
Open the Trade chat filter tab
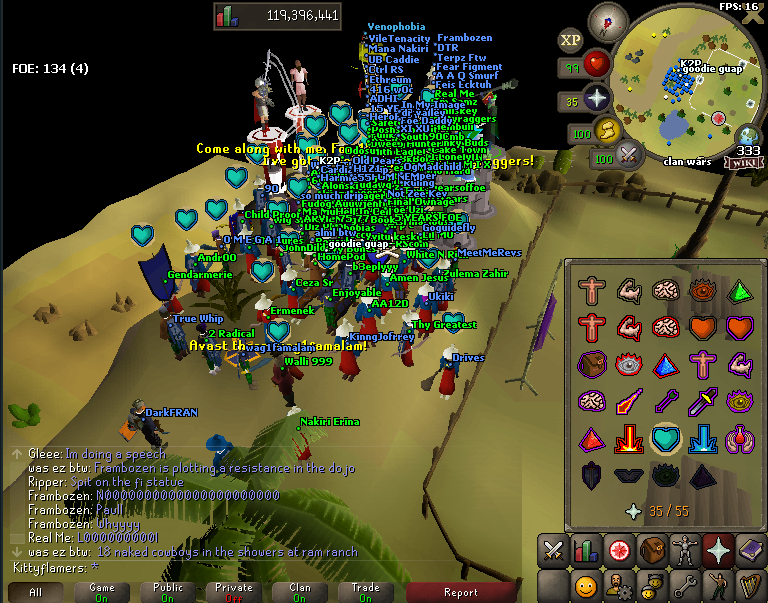click(x=365, y=592)
